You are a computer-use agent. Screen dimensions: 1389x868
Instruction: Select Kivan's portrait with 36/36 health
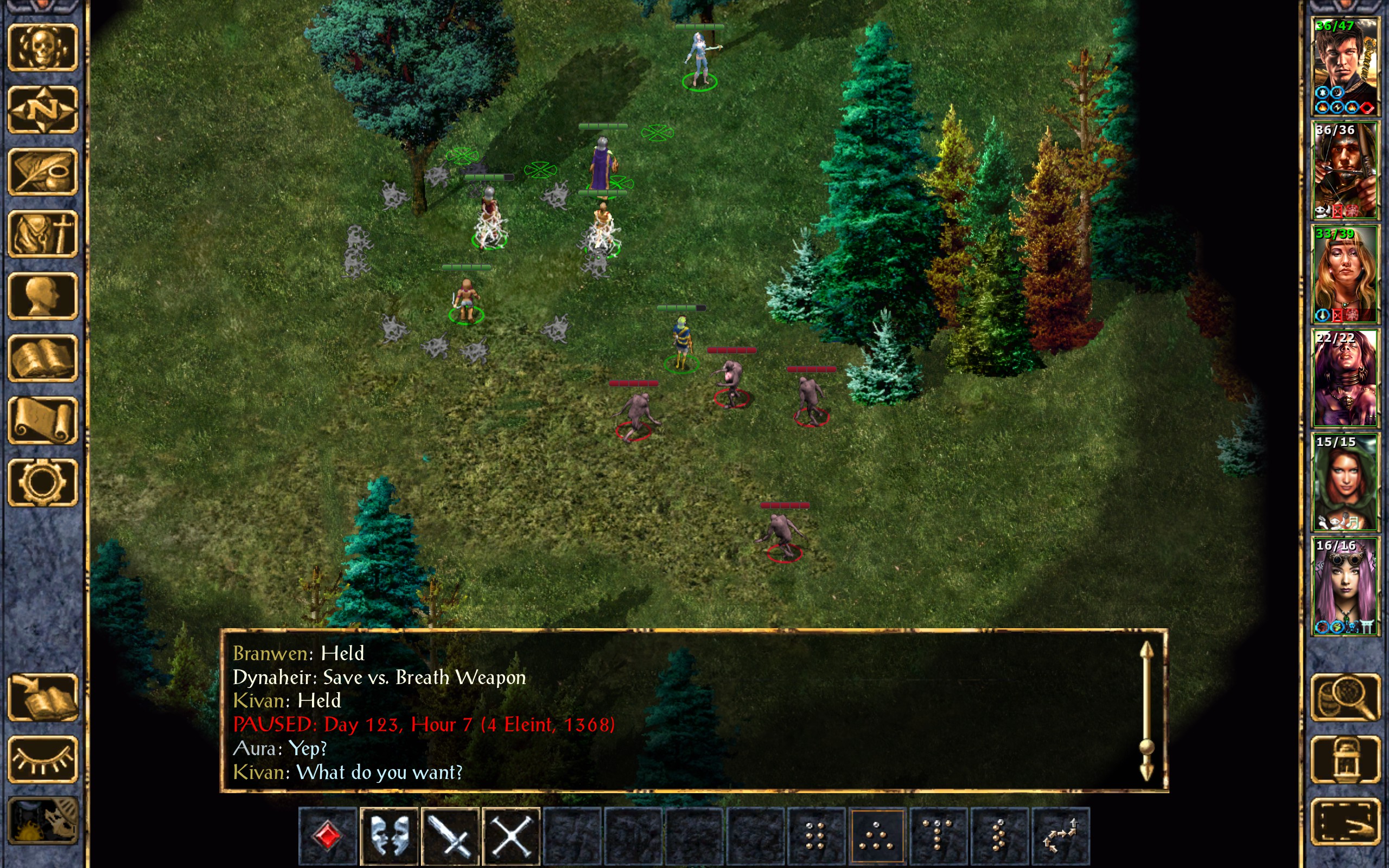1345,170
